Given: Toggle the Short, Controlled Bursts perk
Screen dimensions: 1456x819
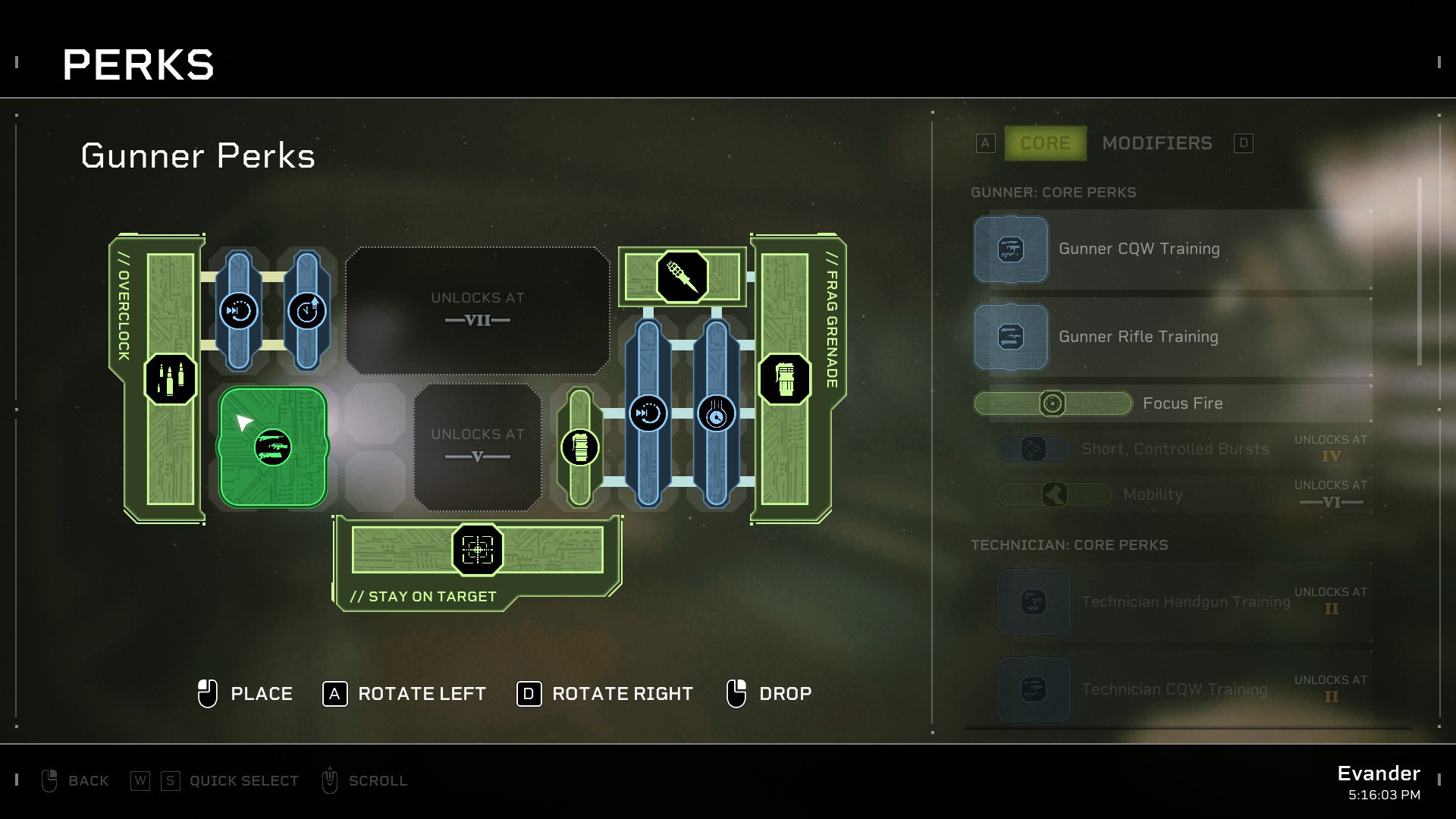Looking at the screenshot, I should (1034, 449).
